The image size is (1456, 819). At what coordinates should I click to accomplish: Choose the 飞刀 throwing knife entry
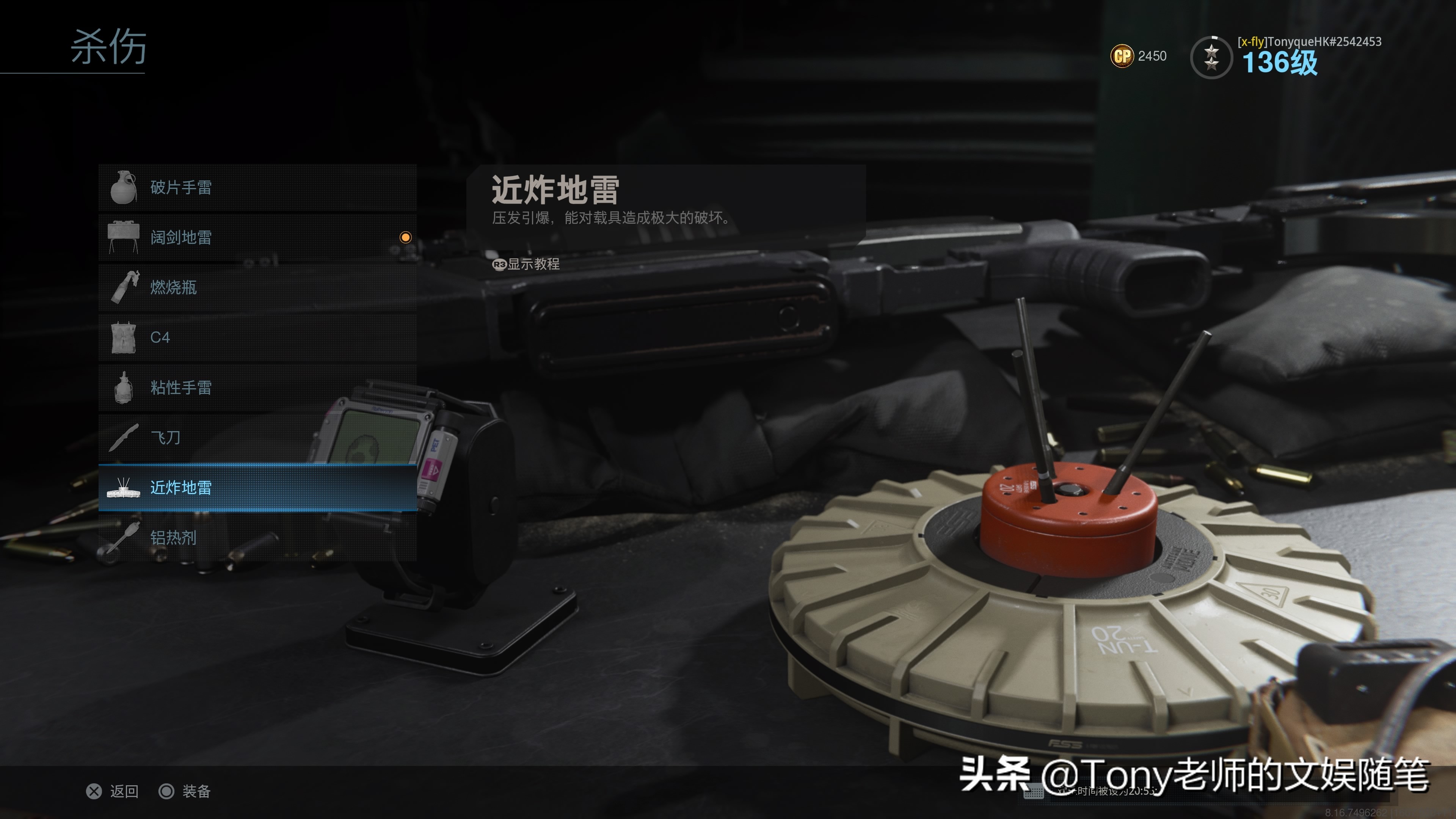coord(257,438)
